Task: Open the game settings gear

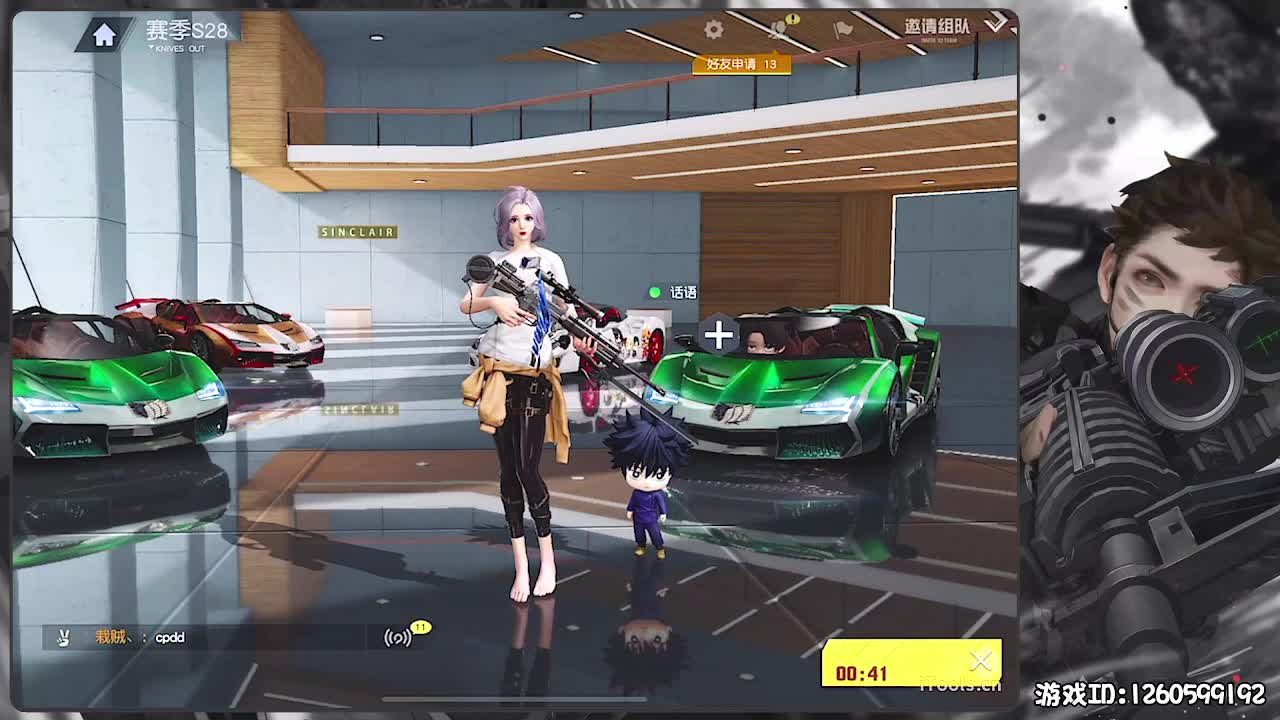Action: 712,29
